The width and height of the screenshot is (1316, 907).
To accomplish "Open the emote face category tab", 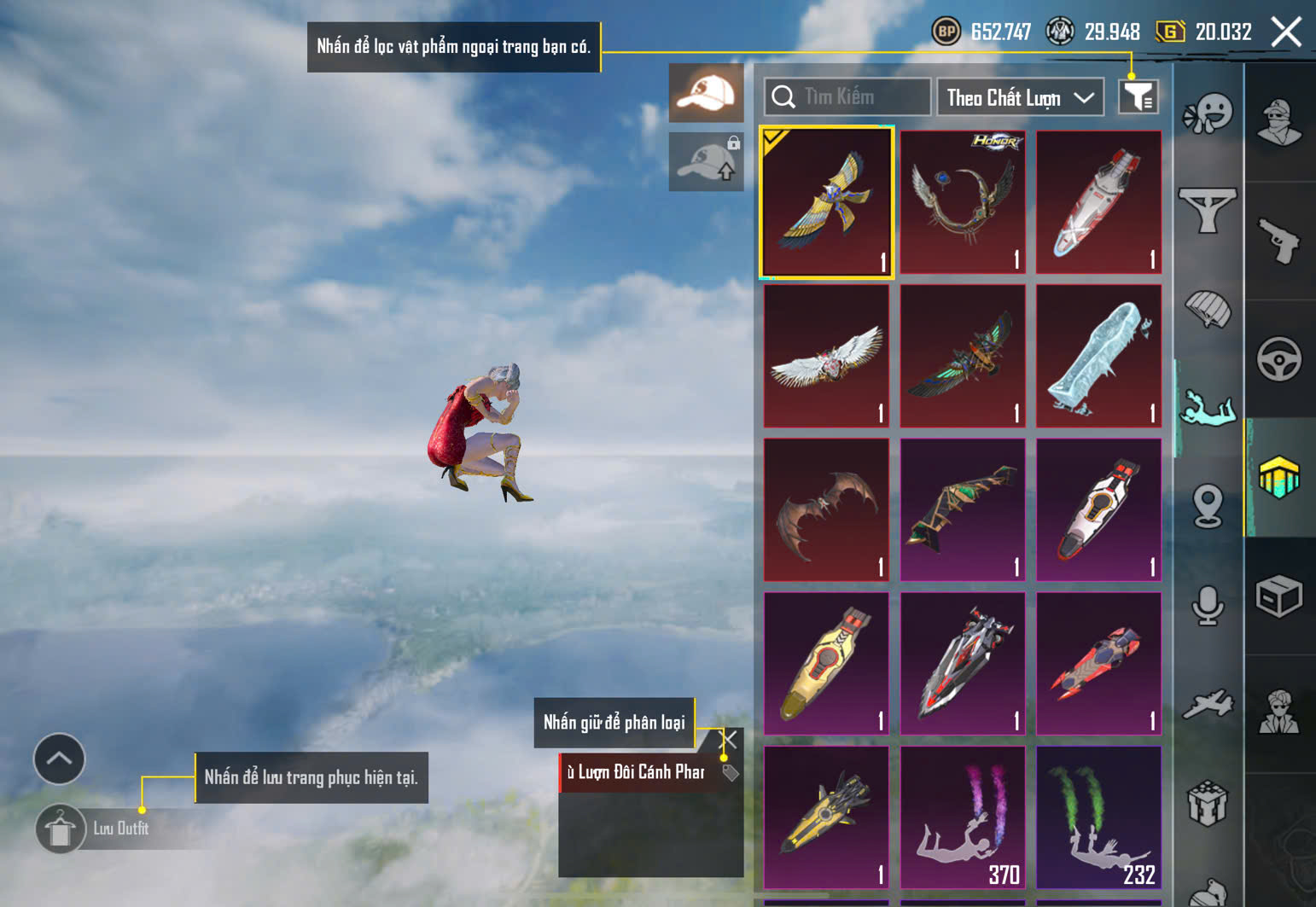I will 1208,113.
